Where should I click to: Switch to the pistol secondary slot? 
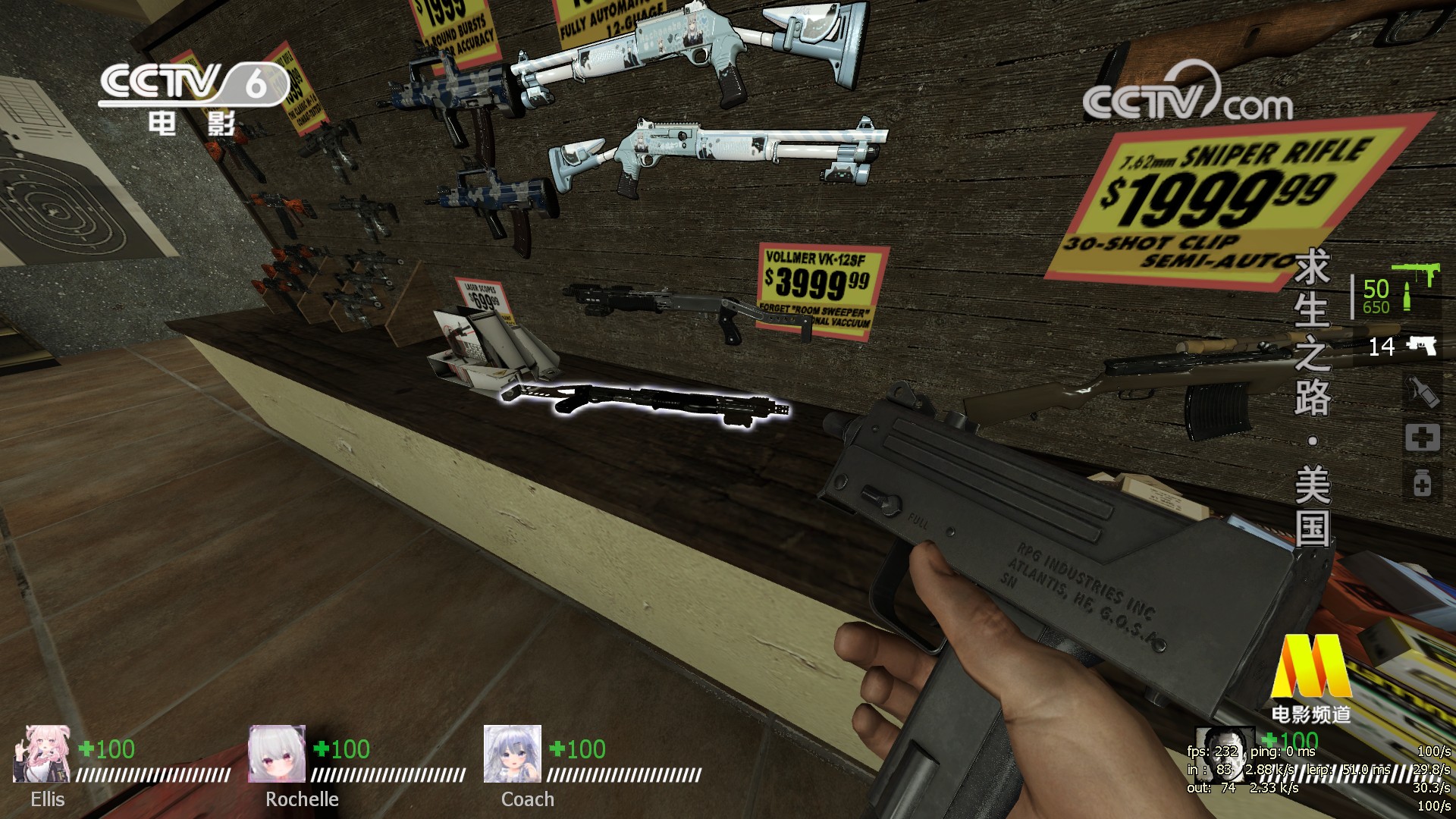[1420, 346]
